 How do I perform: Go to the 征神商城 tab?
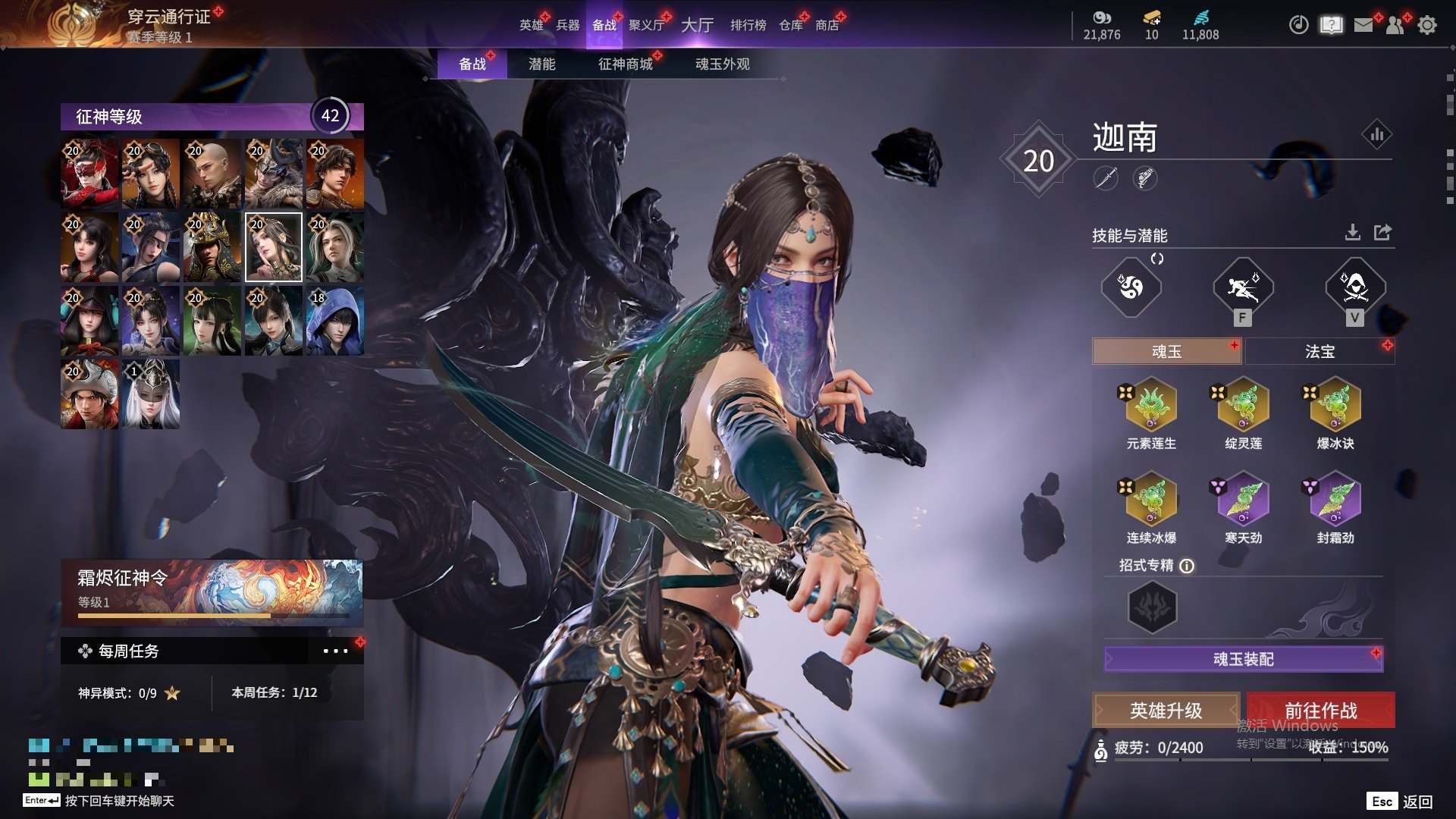[x=625, y=64]
